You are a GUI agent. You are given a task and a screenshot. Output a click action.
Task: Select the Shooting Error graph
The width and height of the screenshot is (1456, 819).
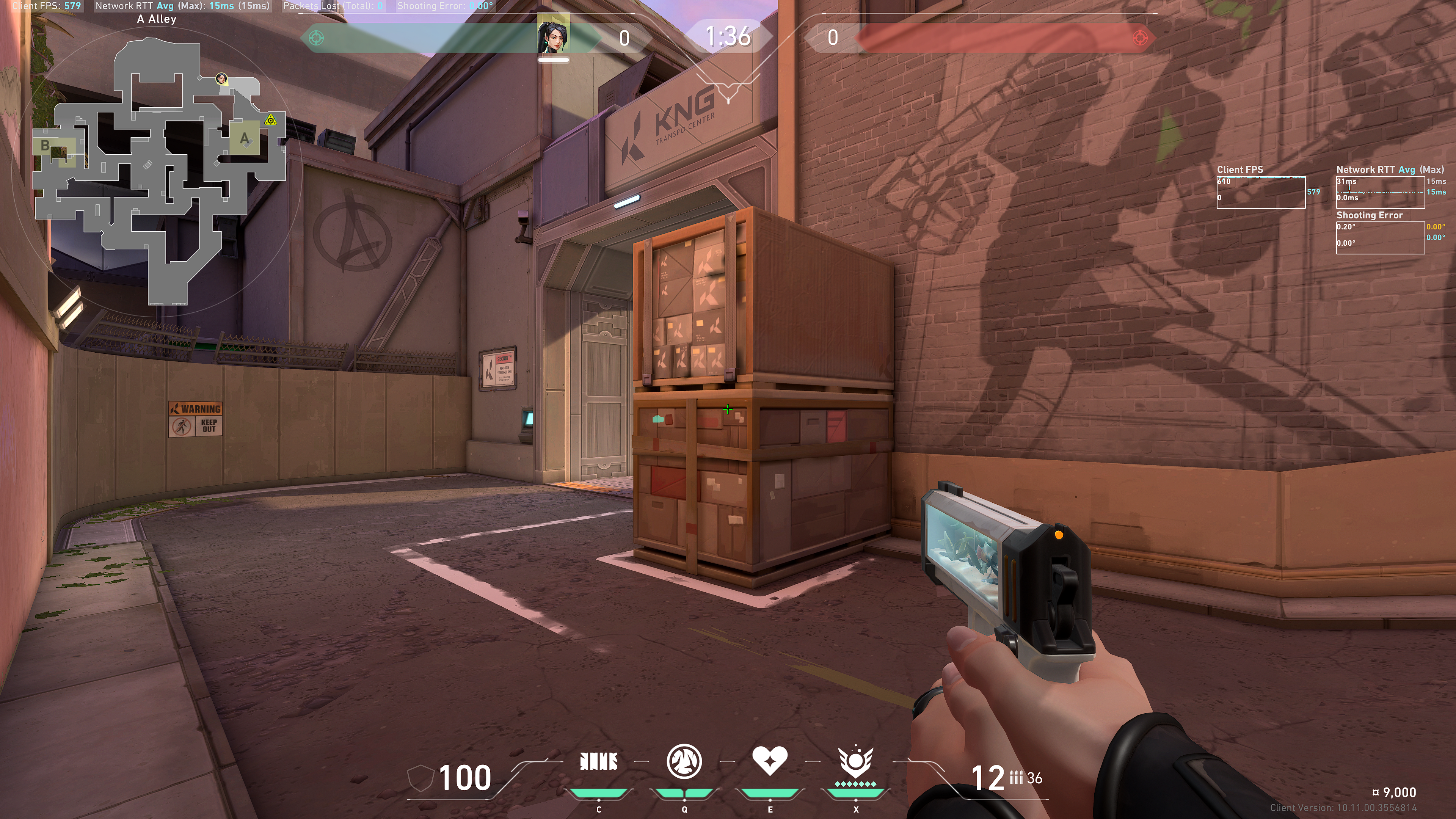pyautogui.click(x=1380, y=237)
